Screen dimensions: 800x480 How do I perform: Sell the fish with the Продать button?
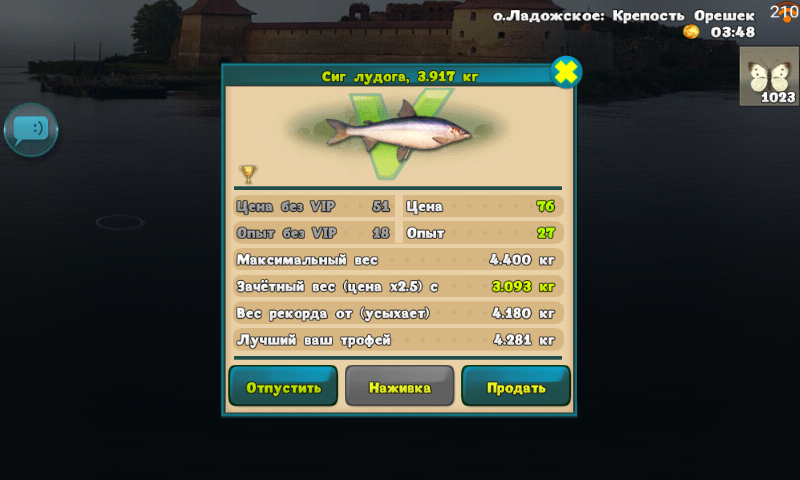516,387
